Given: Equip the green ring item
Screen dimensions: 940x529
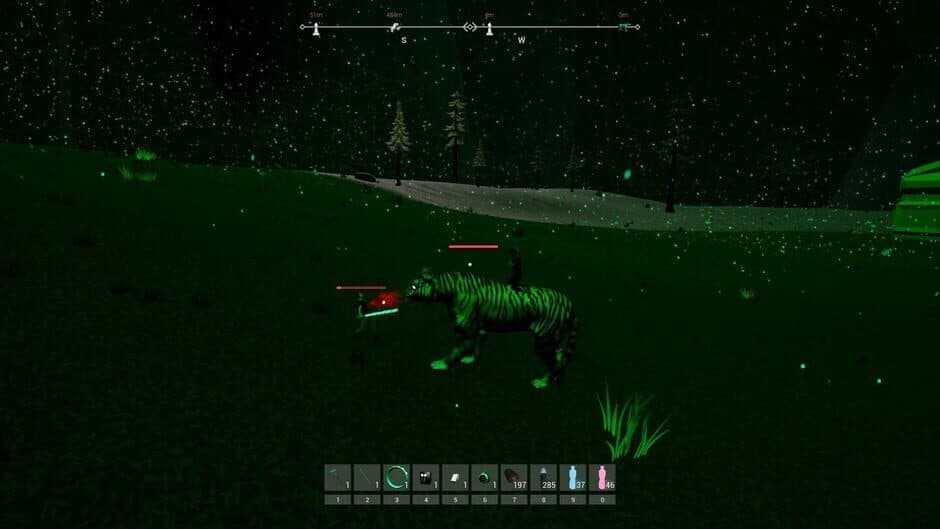Looking at the screenshot, I should pos(396,477).
